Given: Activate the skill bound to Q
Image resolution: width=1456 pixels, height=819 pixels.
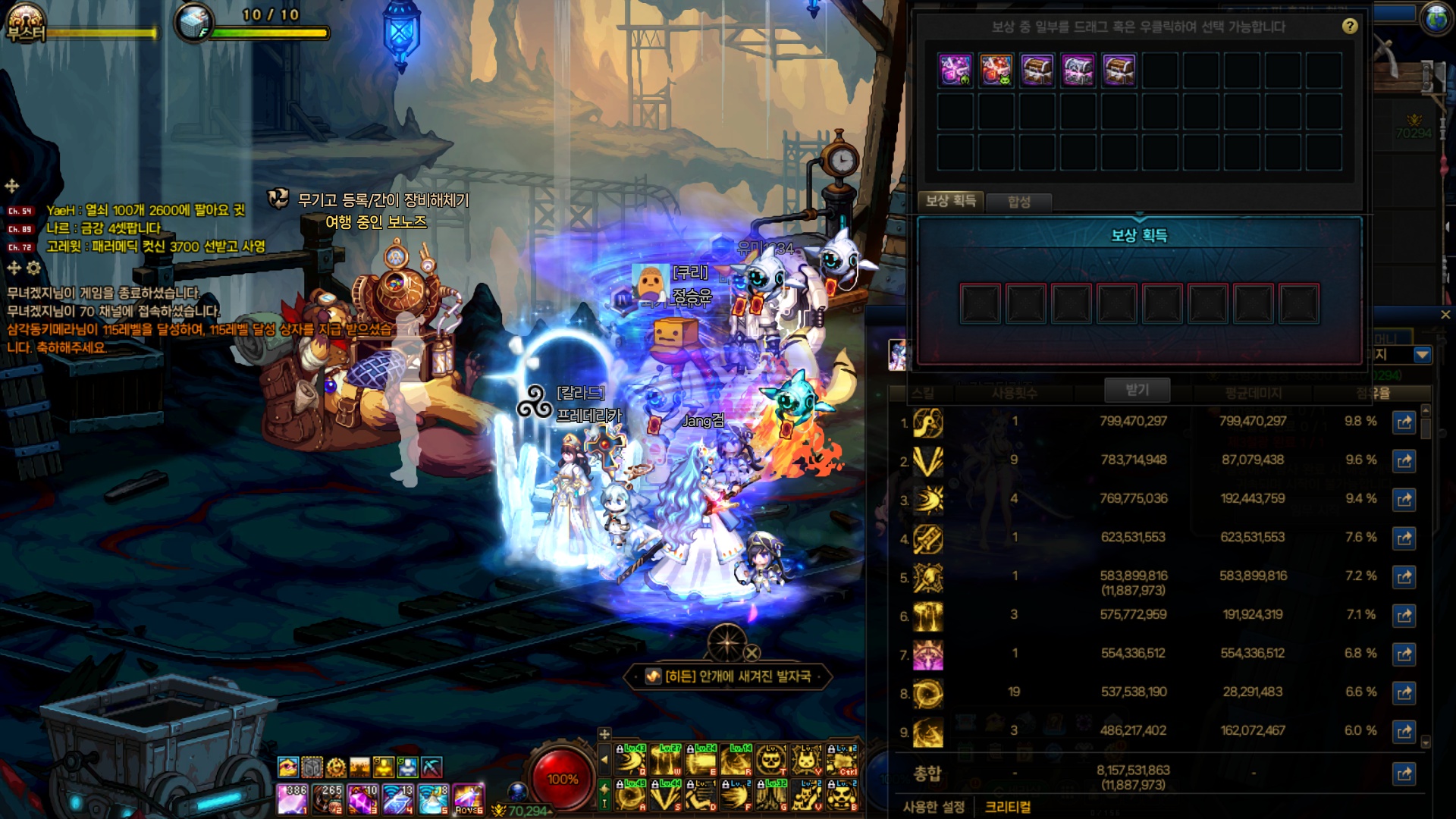Looking at the screenshot, I should [x=630, y=759].
